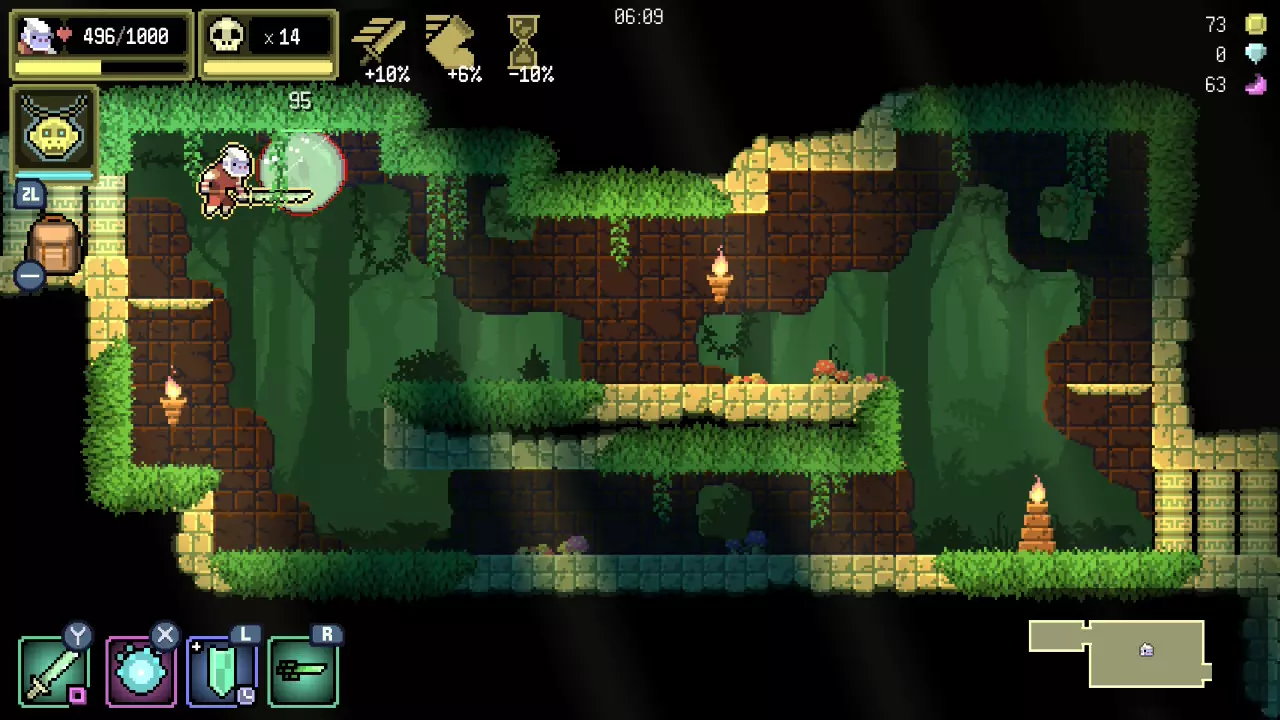Open the backpack inventory icon
Viewport: 1280px width, 720px height.
tap(54, 247)
